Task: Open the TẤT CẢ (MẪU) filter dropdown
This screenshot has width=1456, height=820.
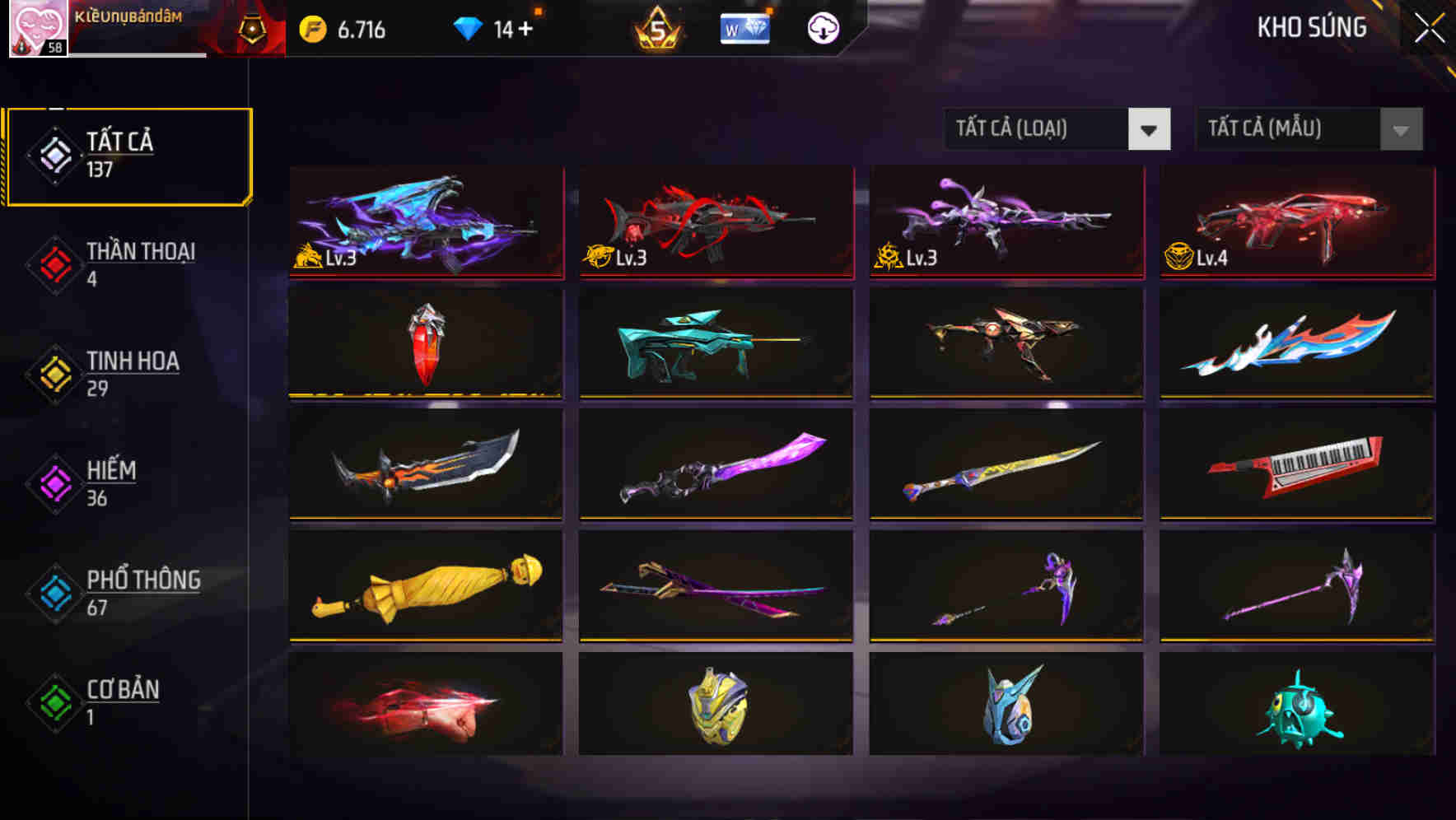Action: (1308, 130)
